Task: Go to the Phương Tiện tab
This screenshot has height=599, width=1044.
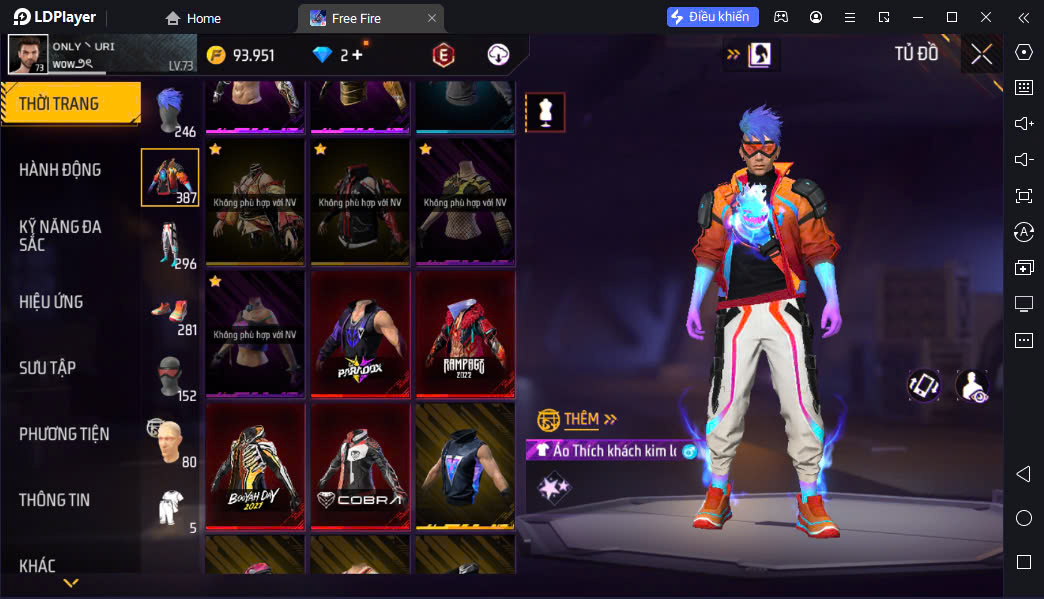Action: tap(64, 434)
